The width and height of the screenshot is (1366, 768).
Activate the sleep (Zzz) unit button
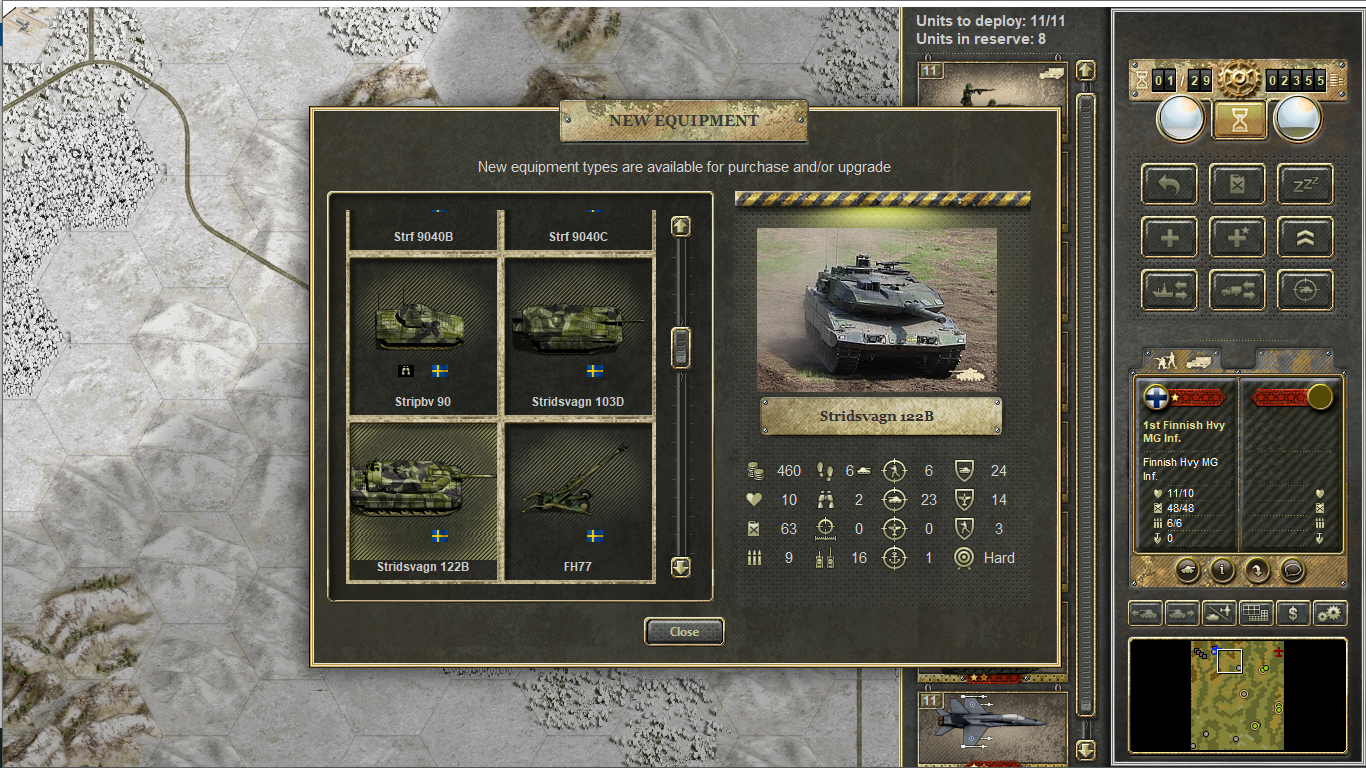[x=1305, y=184]
